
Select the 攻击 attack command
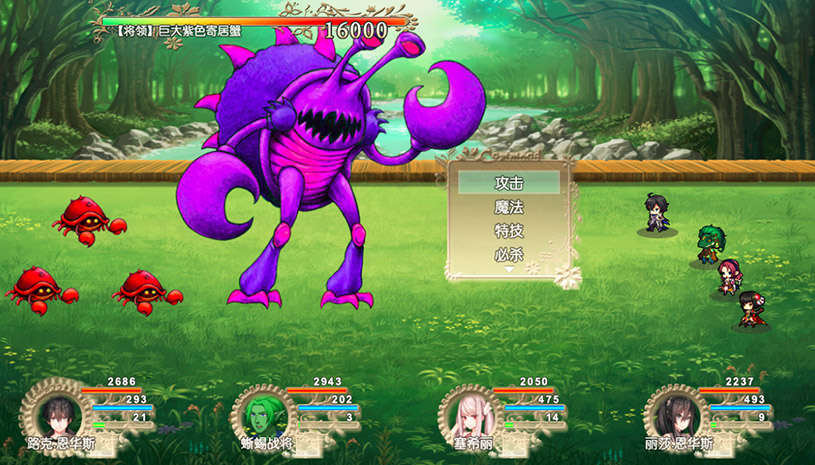(509, 183)
